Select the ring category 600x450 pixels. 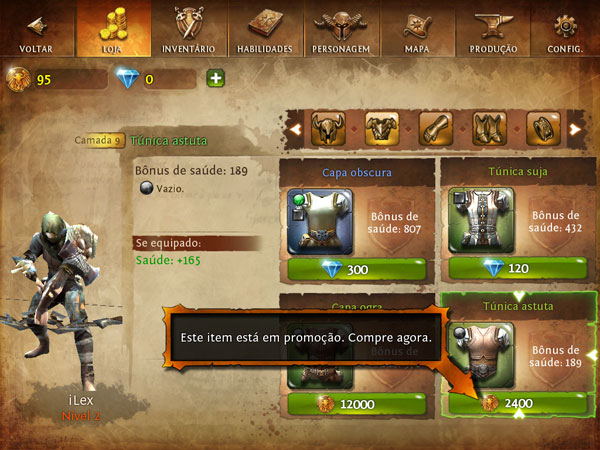pyautogui.click(x=541, y=128)
